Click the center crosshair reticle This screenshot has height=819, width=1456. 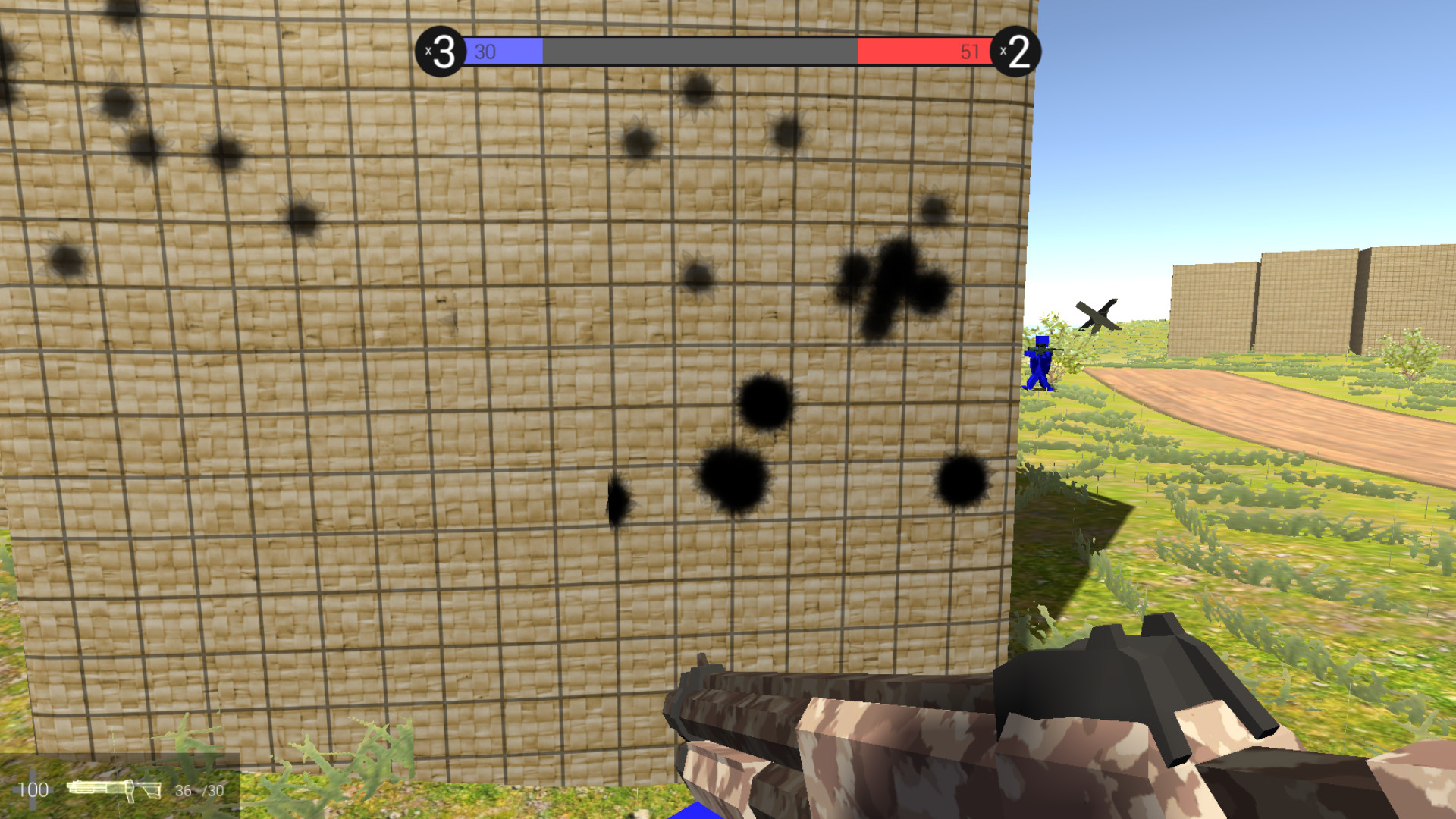(x=728, y=409)
